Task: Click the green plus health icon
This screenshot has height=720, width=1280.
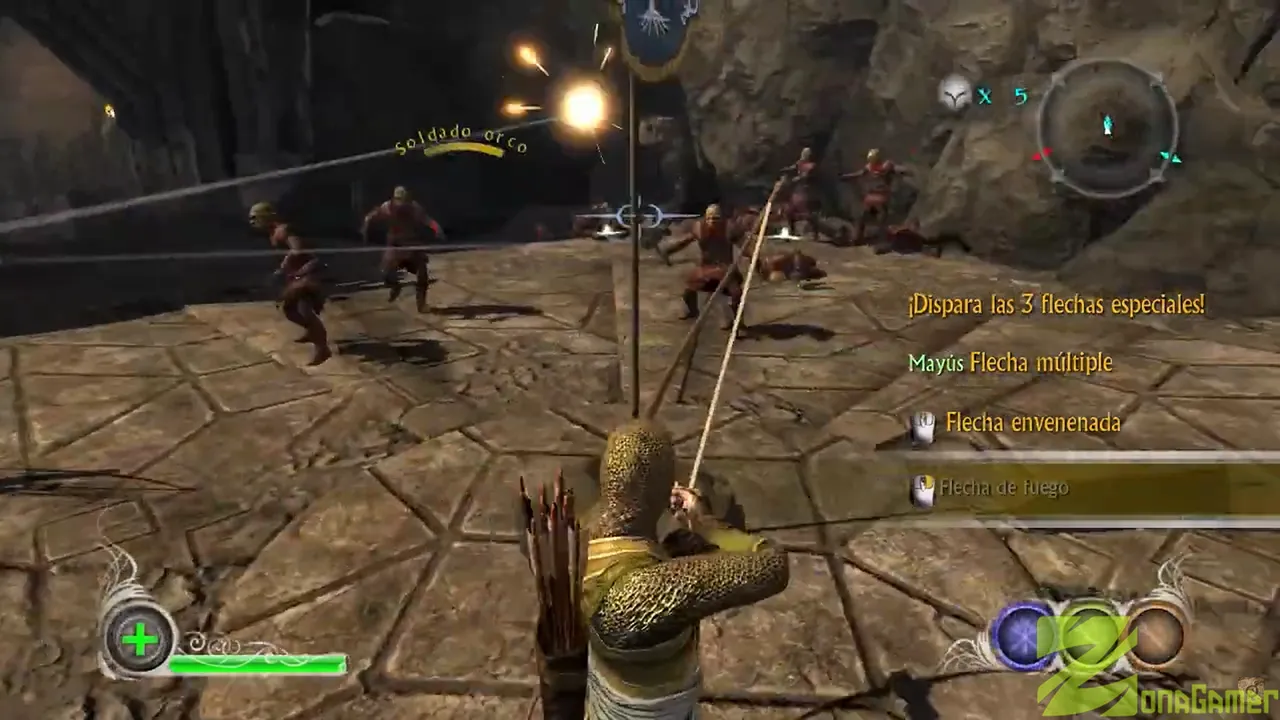Action: [141, 639]
